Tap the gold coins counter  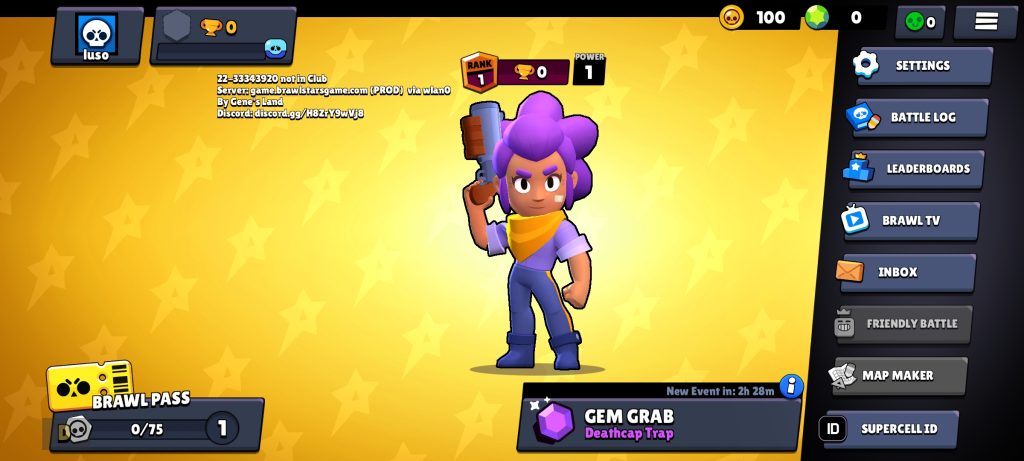(x=756, y=17)
